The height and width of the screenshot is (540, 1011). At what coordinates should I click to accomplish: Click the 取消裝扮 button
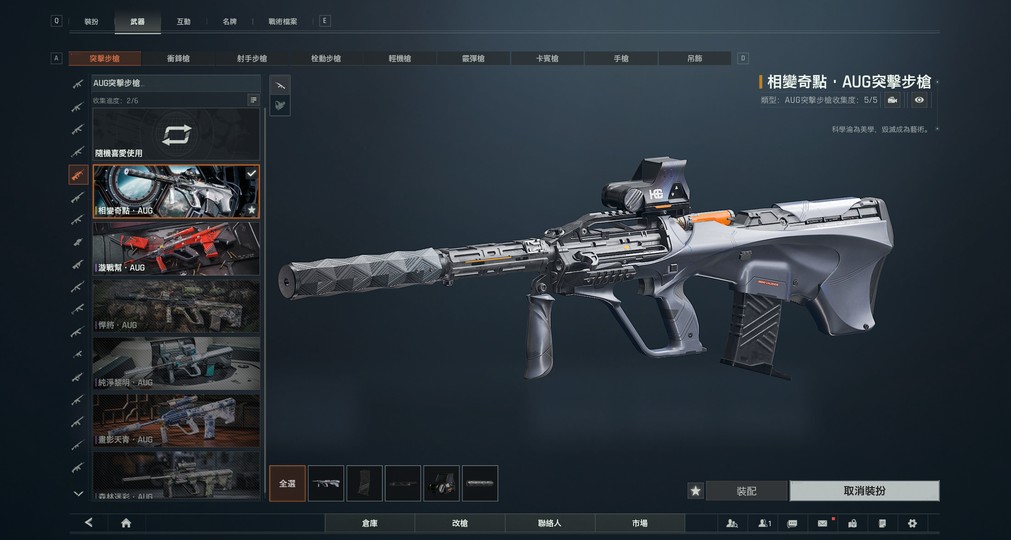point(864,491)
